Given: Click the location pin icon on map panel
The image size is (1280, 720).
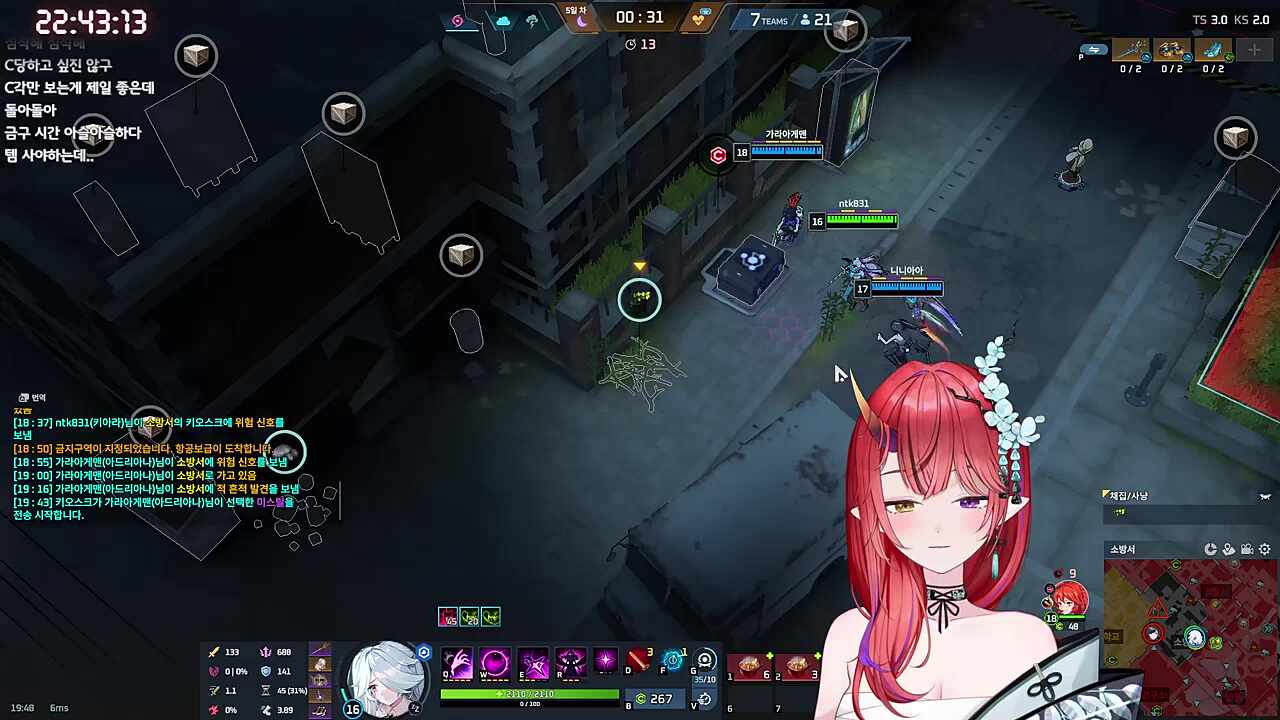Looking at the screenshot, I should [1228, 549].
